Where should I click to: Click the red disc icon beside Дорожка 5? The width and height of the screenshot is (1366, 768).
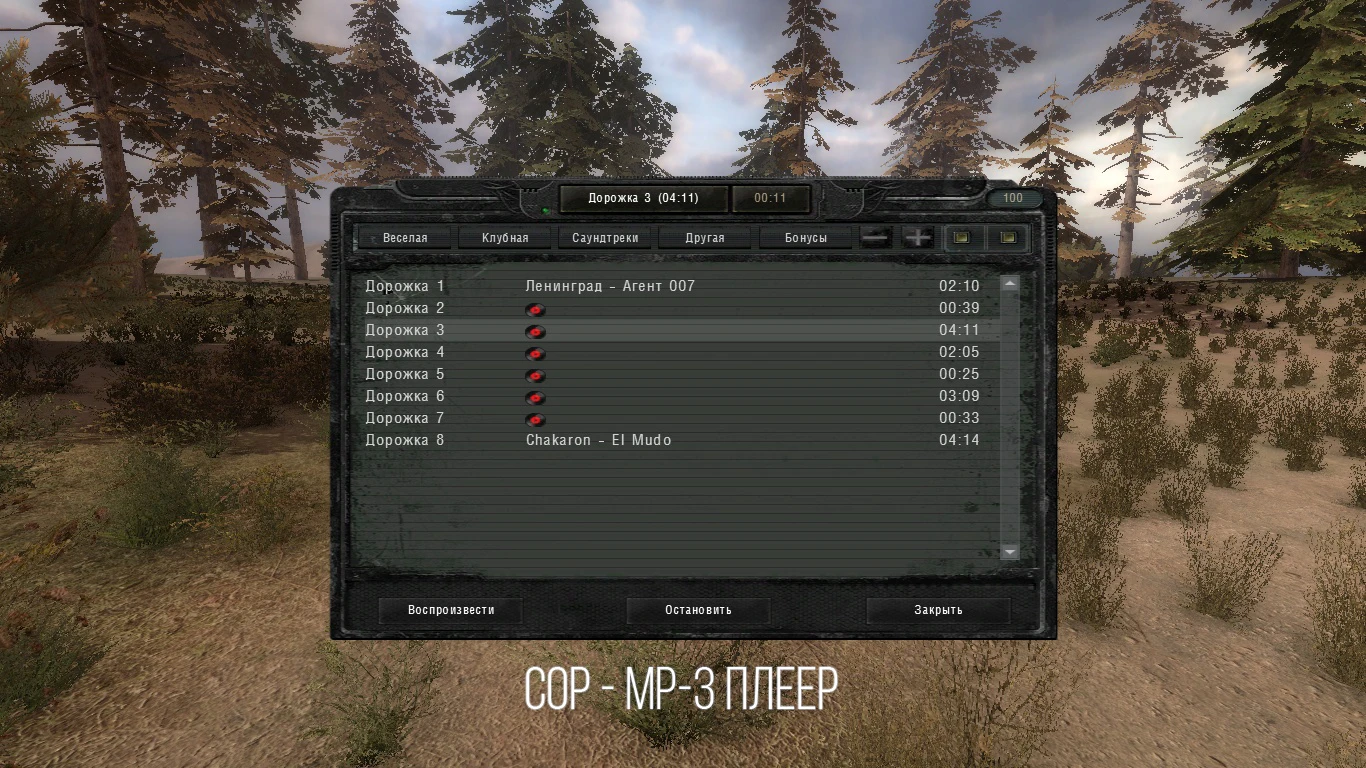click(x=535, y=375)
